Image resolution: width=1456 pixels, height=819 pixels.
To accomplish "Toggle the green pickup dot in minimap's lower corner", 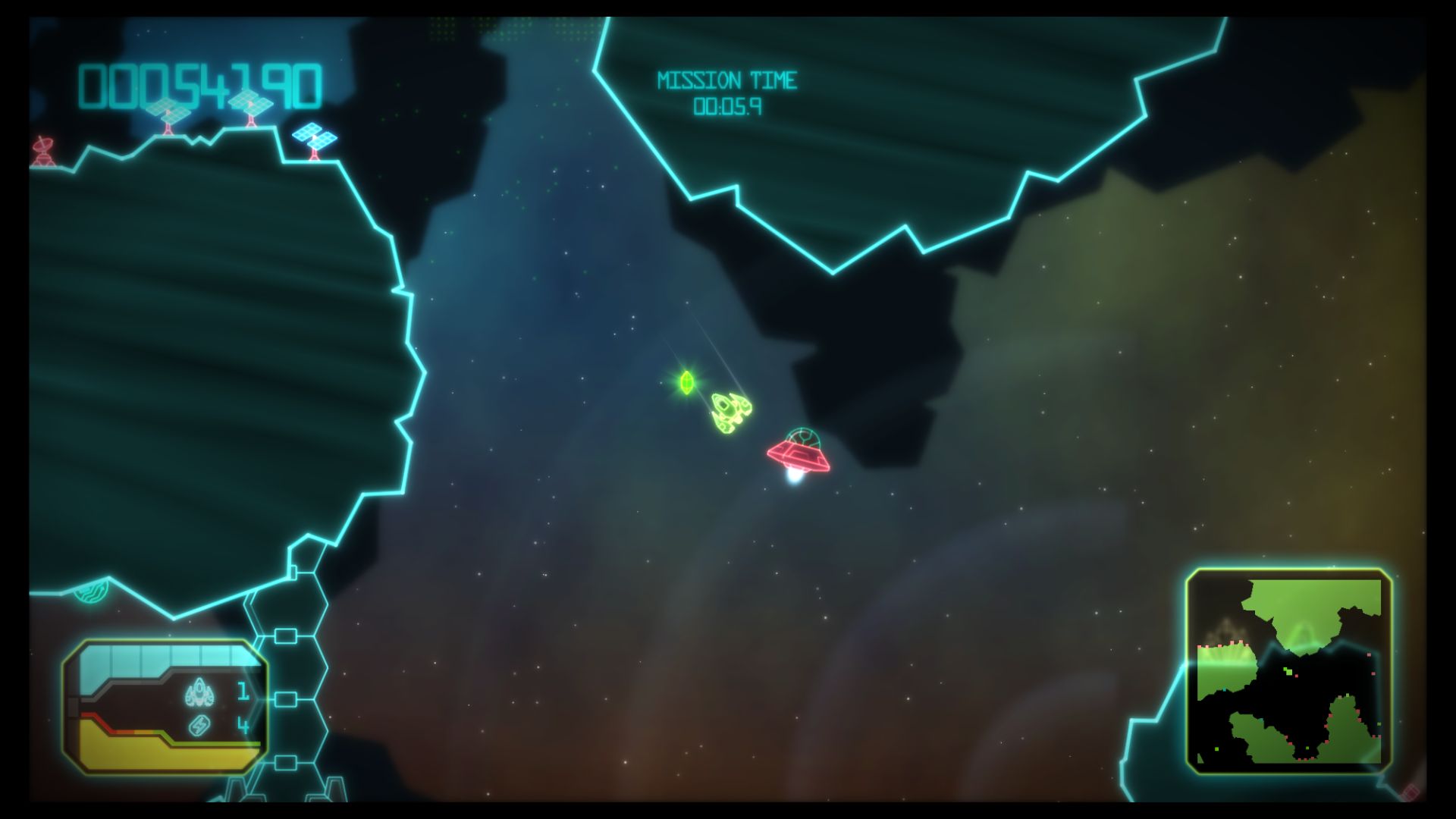I will pyautogui.click(x=1216, y=749).
